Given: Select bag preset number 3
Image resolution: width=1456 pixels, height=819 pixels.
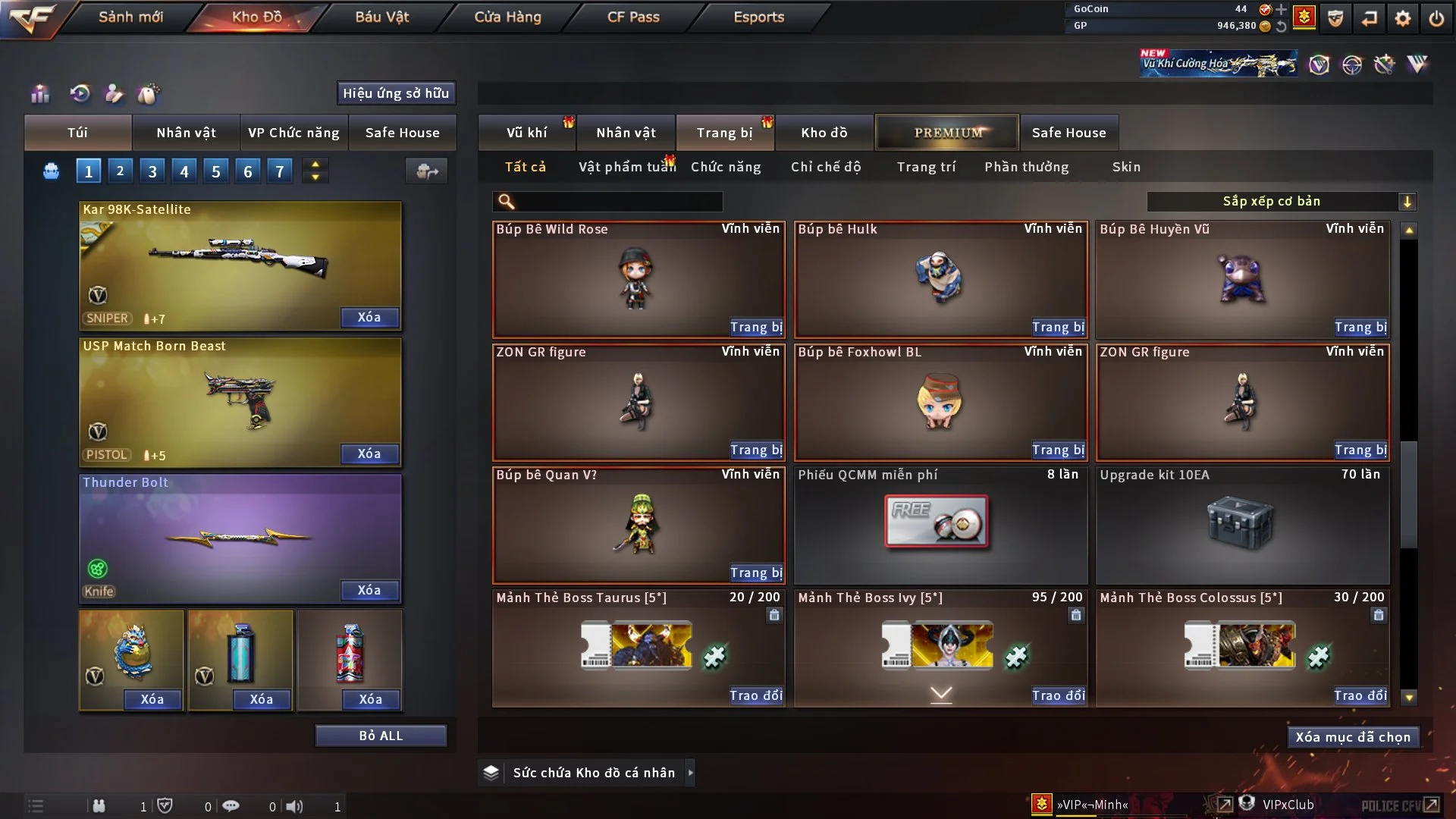Looking at the screenshot, I should (x=152, y=171).
